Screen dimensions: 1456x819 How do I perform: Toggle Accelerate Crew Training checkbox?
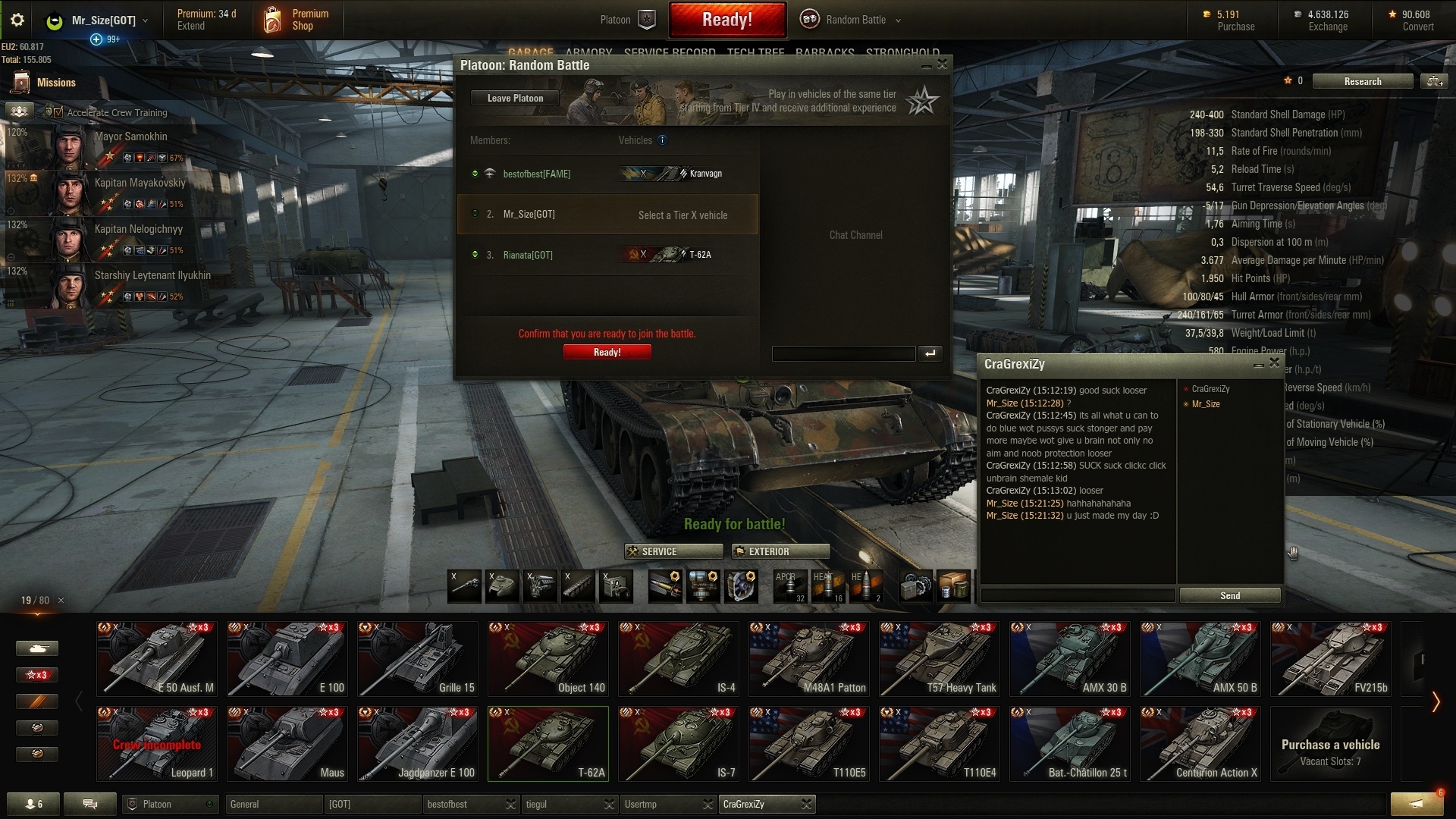(x=58, y=112)
